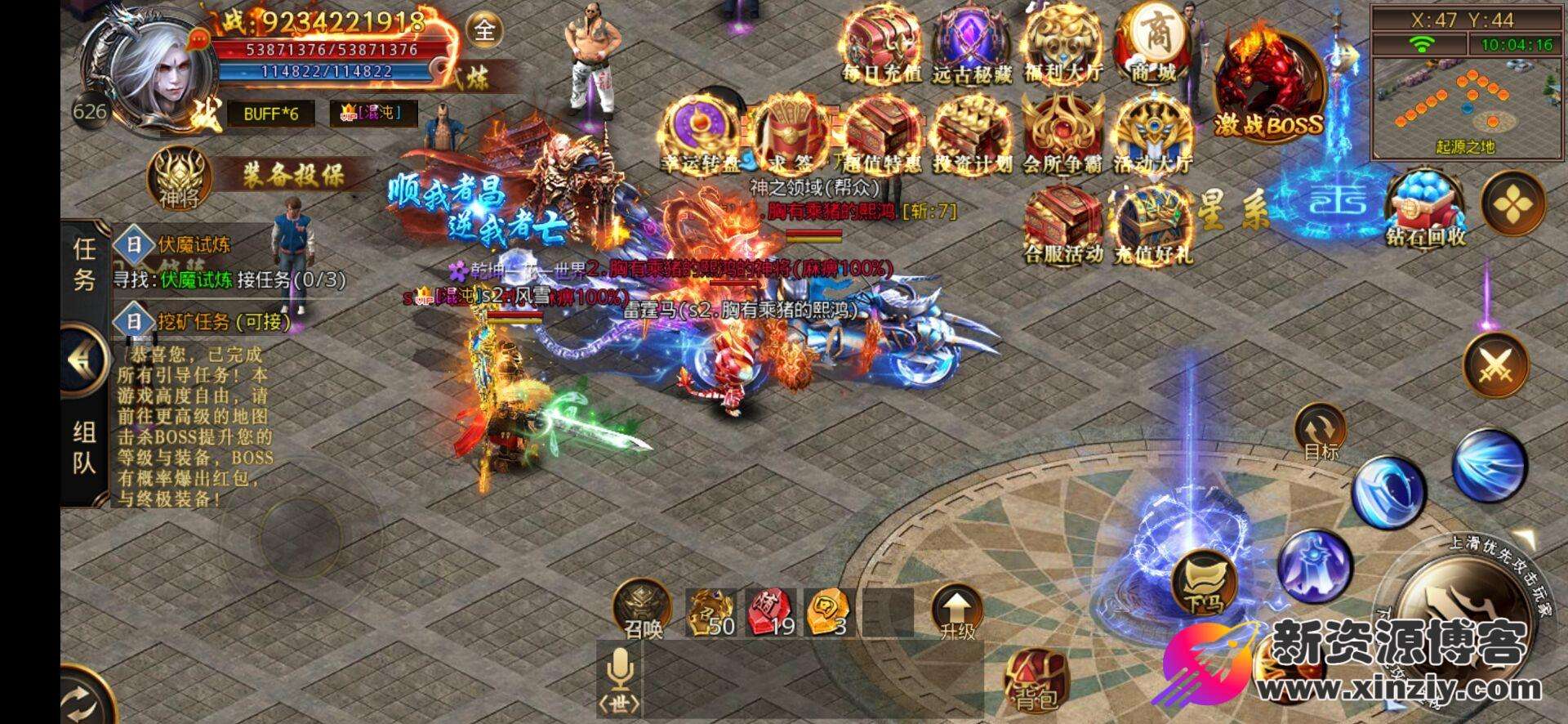Open the 投资计划 investment plan

[972, 135]
